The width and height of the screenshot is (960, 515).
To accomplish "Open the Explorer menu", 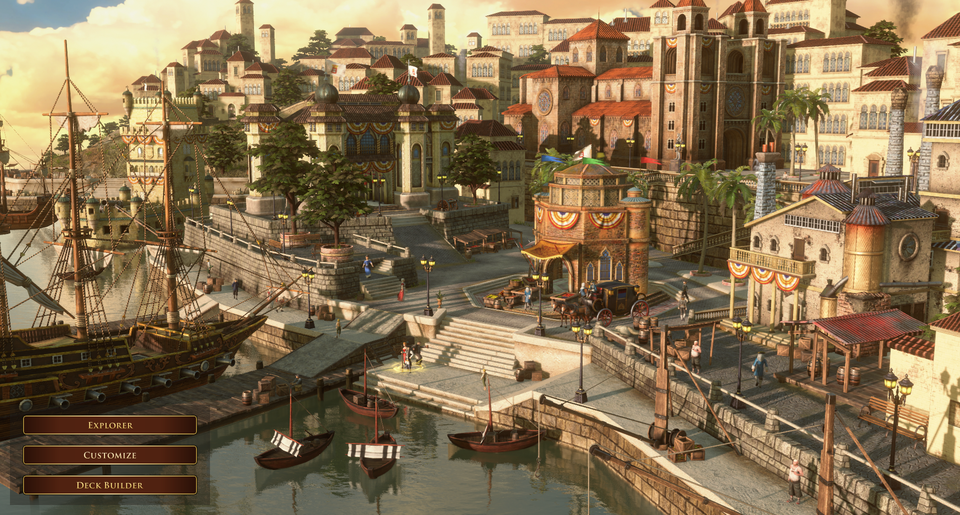I will coord(110,425).
